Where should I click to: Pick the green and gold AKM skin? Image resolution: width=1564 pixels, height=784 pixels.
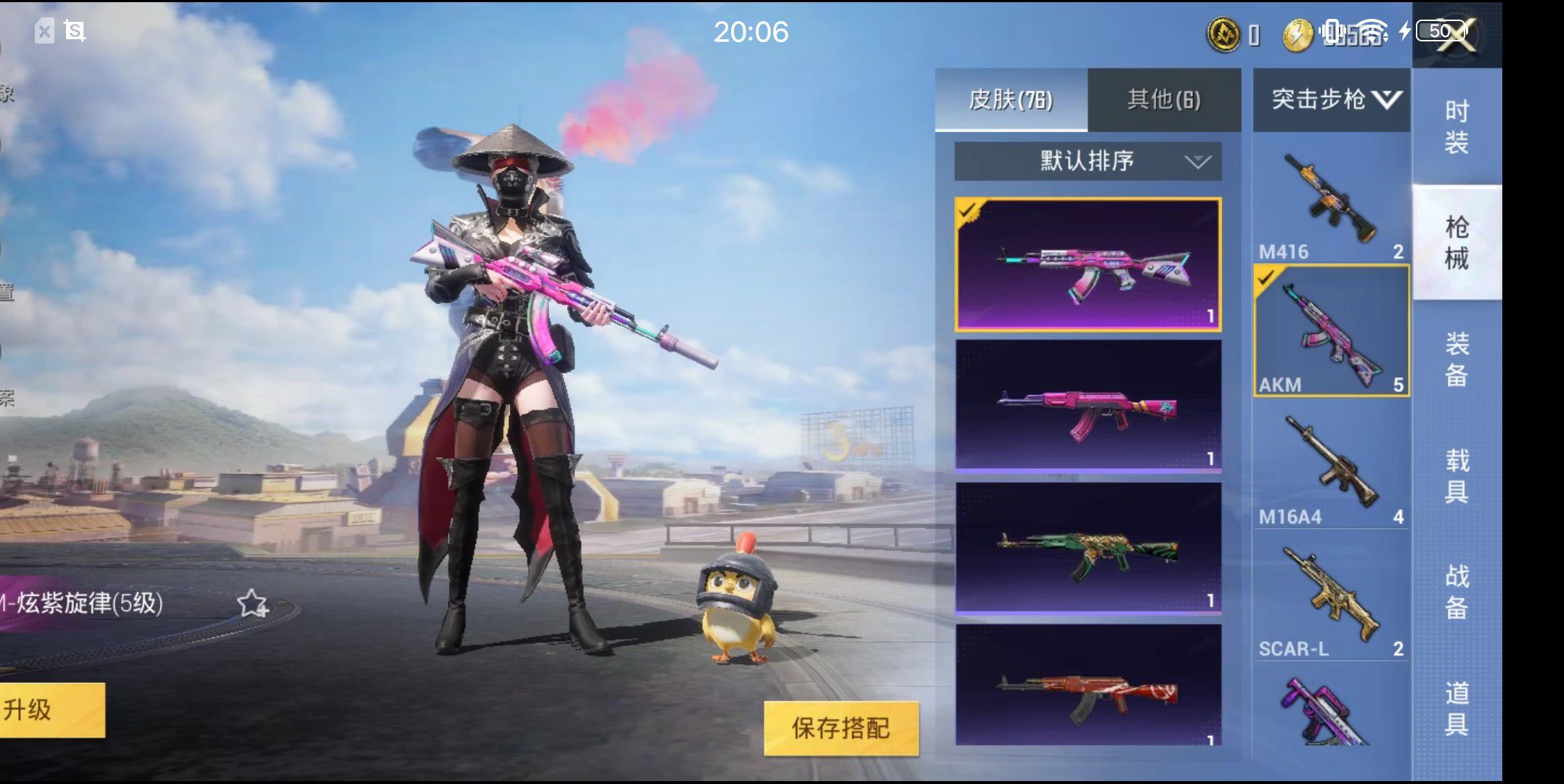point(1088,548)
